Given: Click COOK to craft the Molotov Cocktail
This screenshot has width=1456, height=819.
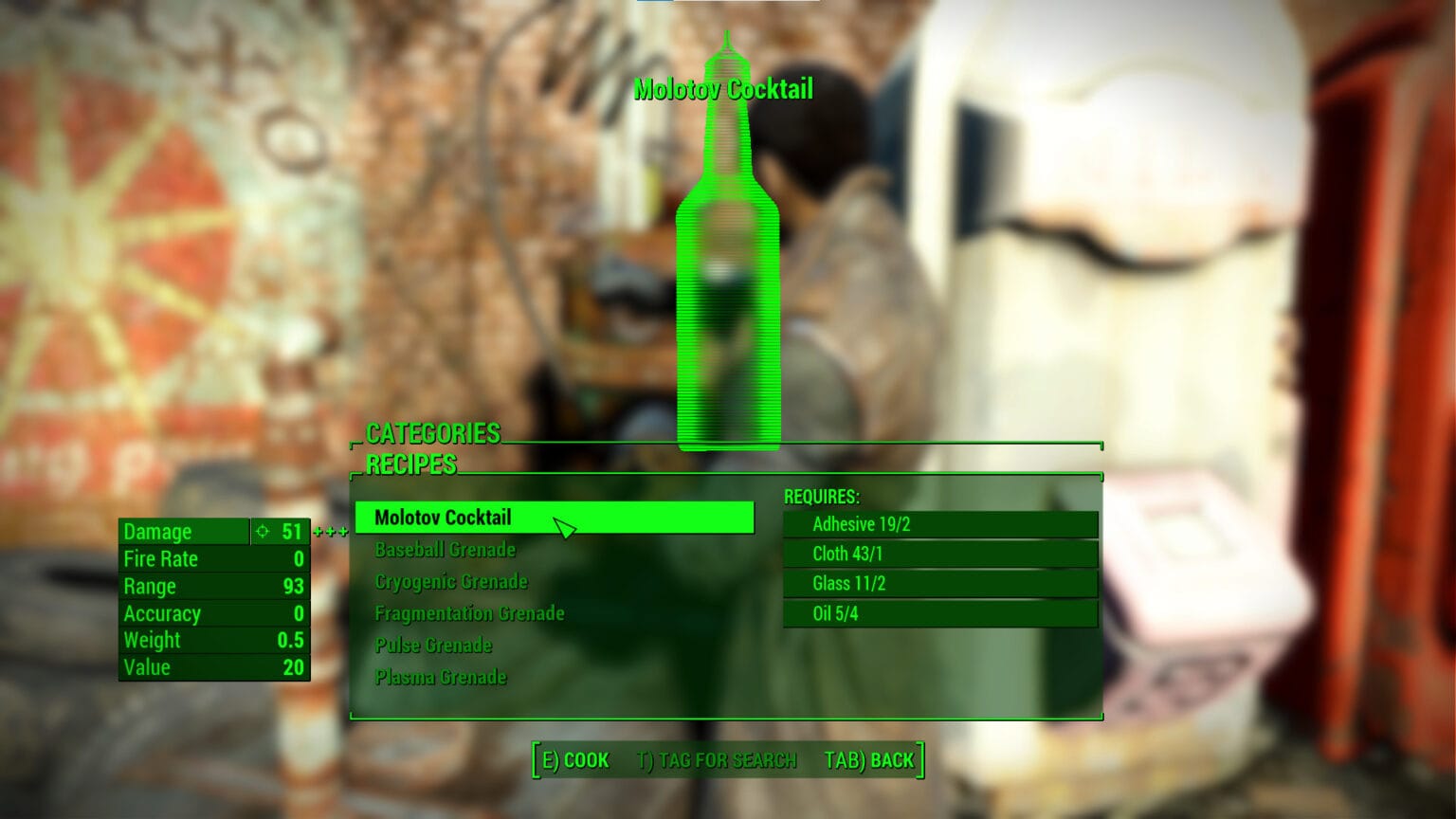Looking at the screenshot, I should tap(574, 759).
